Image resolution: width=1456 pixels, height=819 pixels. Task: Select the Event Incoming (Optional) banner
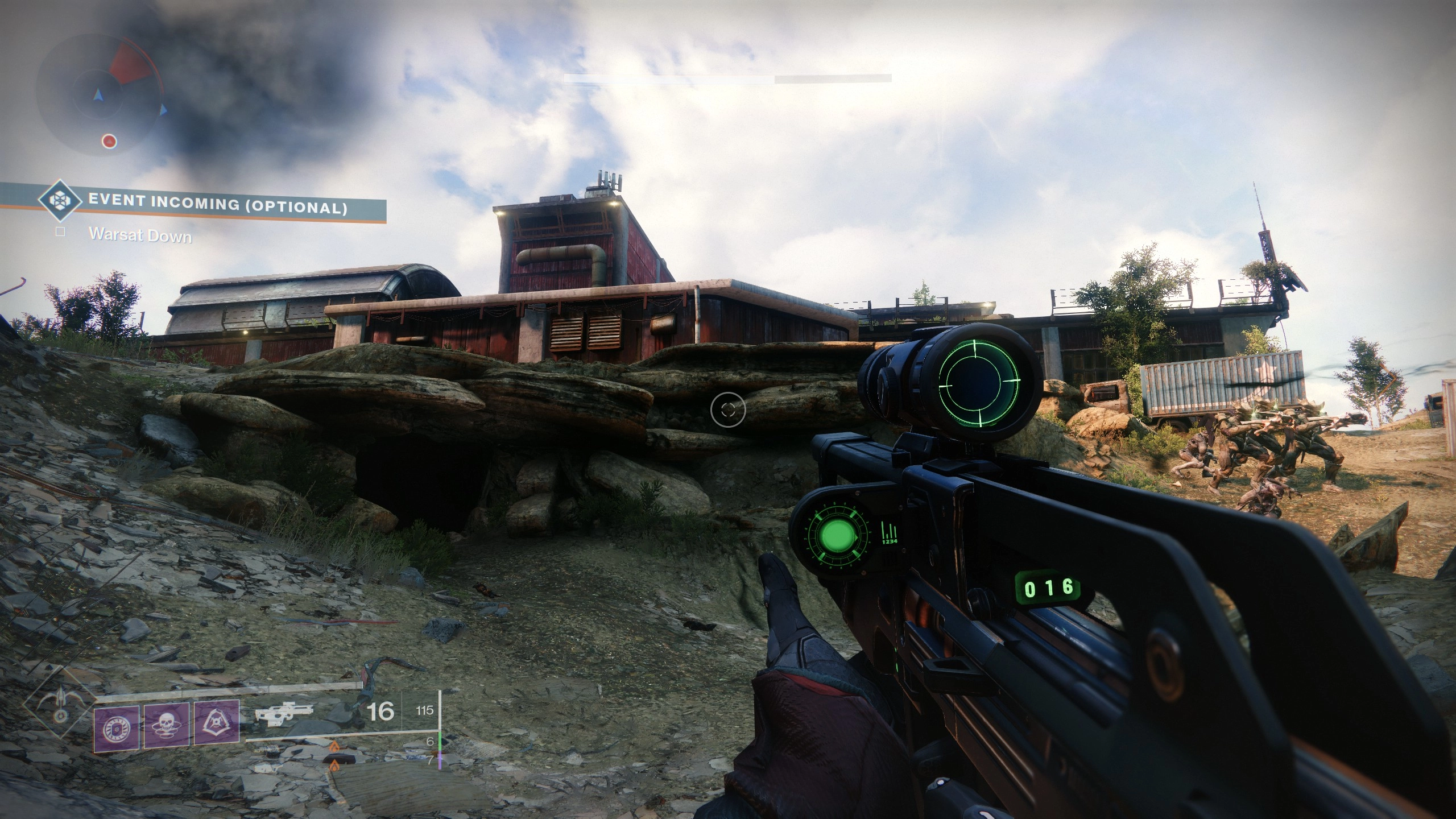[x=217, y=205]
